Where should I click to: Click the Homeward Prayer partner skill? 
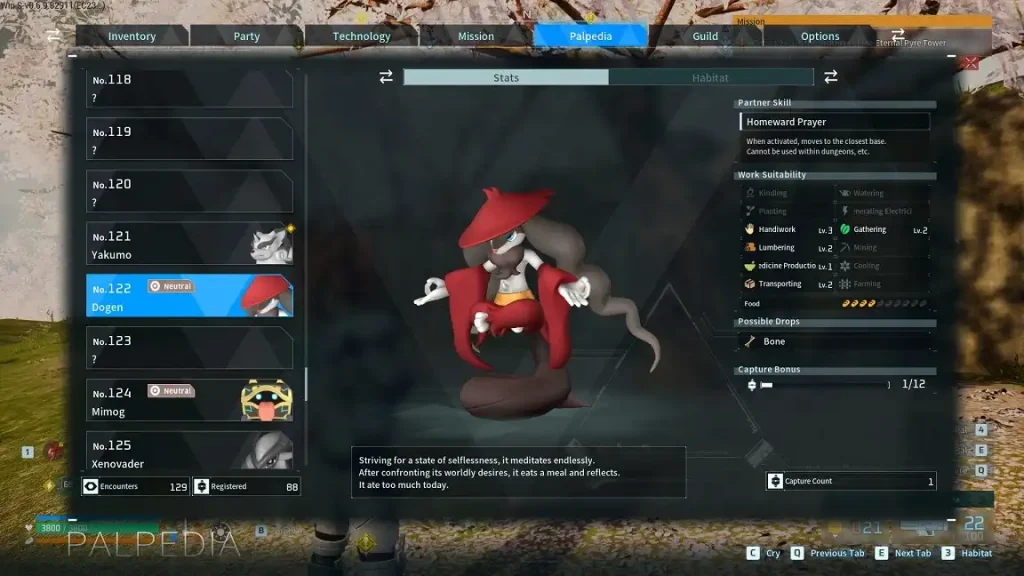coord(835,122)
